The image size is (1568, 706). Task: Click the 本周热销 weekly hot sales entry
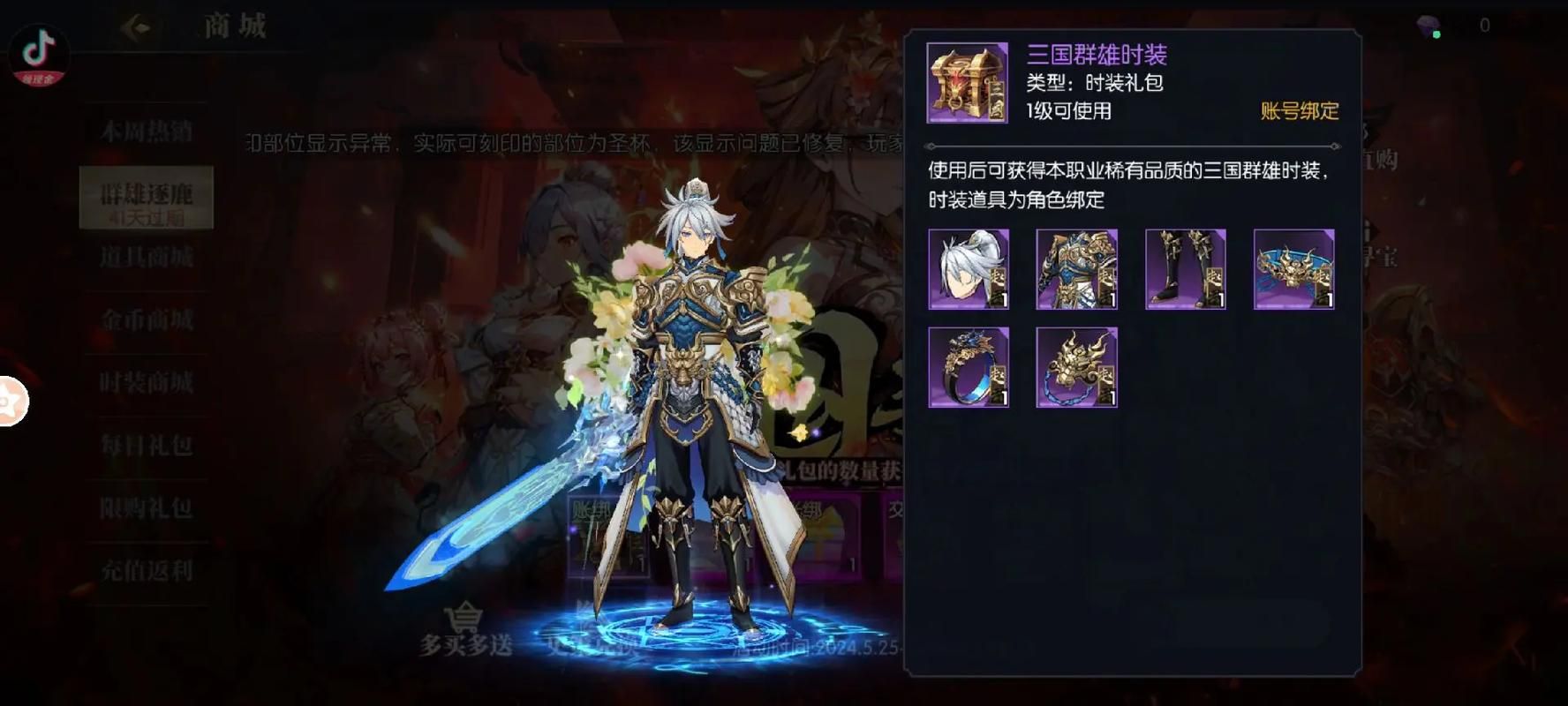146,131
